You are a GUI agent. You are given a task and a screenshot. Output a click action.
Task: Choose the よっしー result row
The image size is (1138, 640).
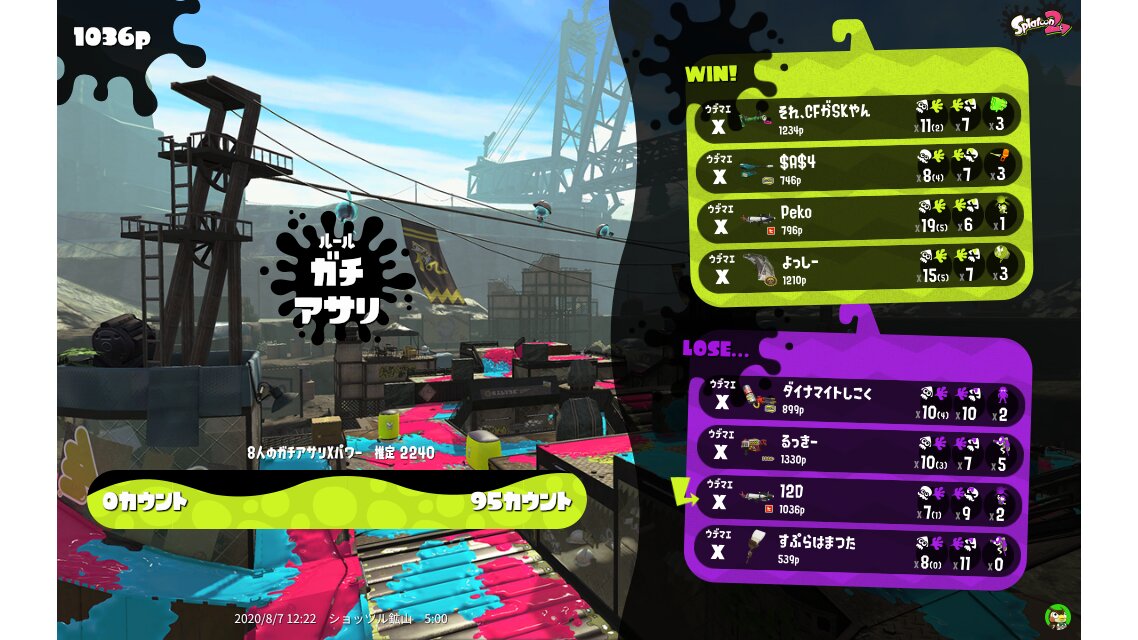[x=860, y=268]
